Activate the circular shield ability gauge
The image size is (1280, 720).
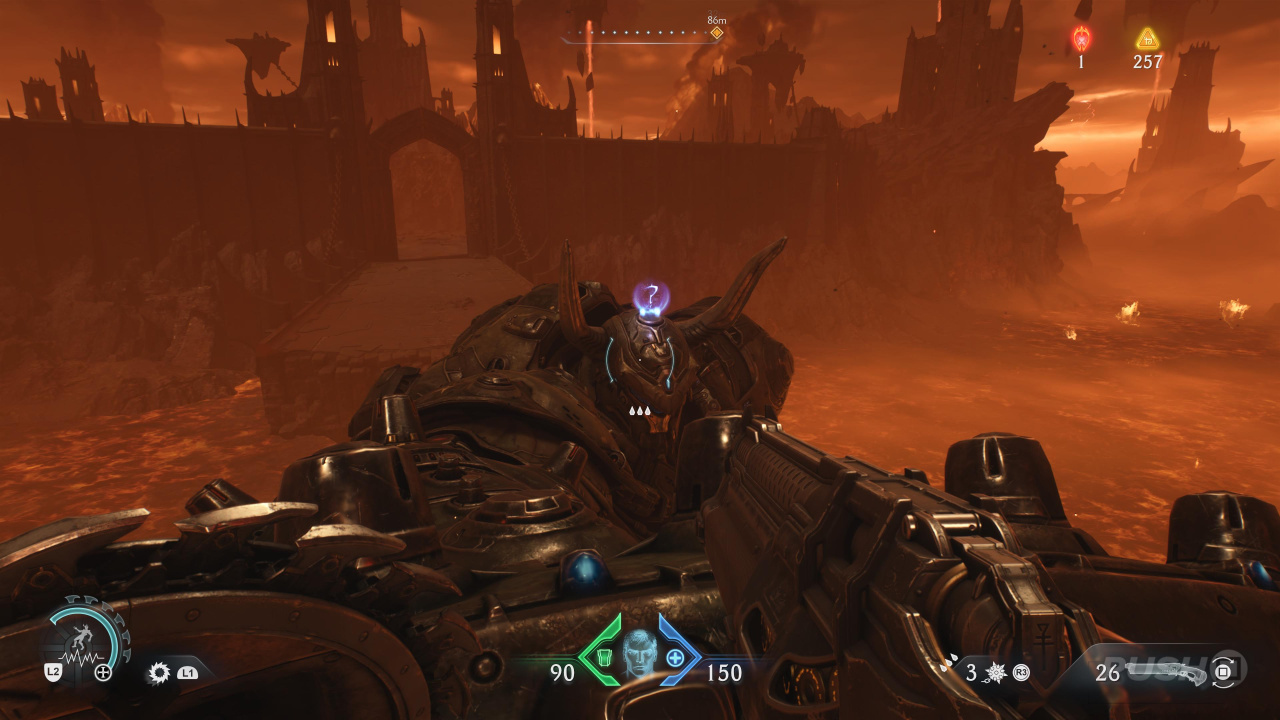click(x=86, y=638)
